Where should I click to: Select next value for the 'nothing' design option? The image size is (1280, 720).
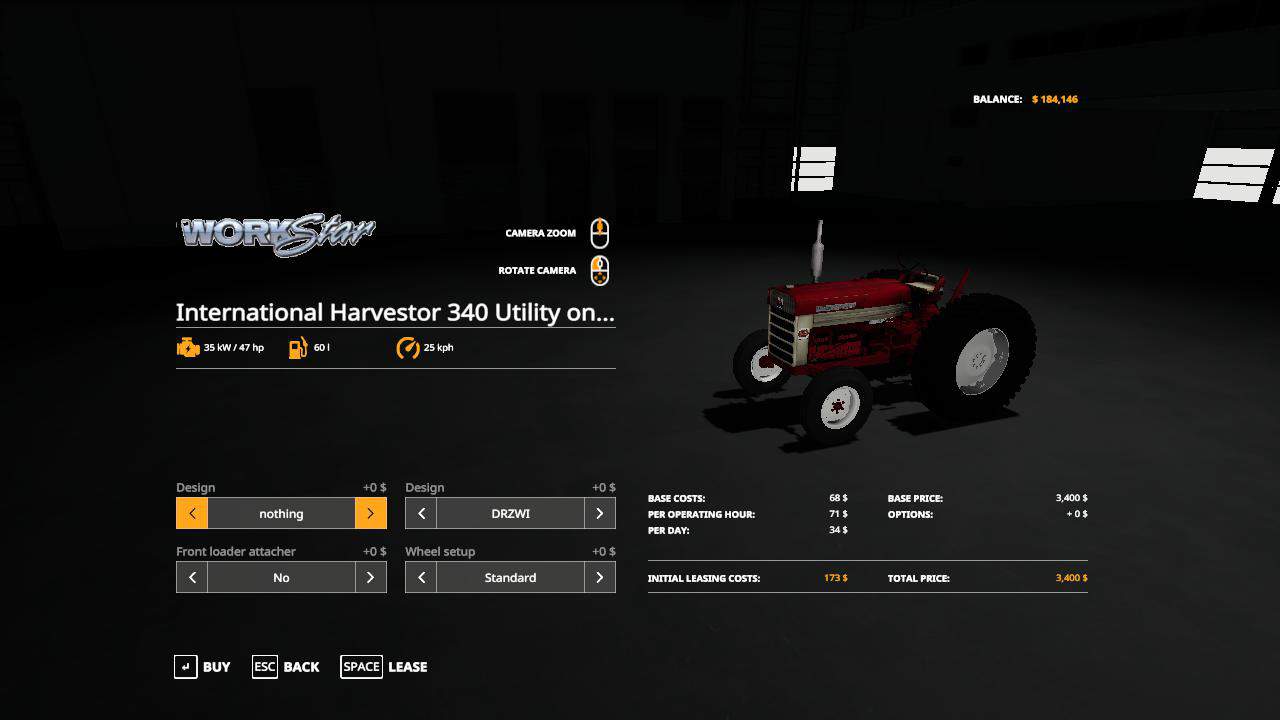370,514
